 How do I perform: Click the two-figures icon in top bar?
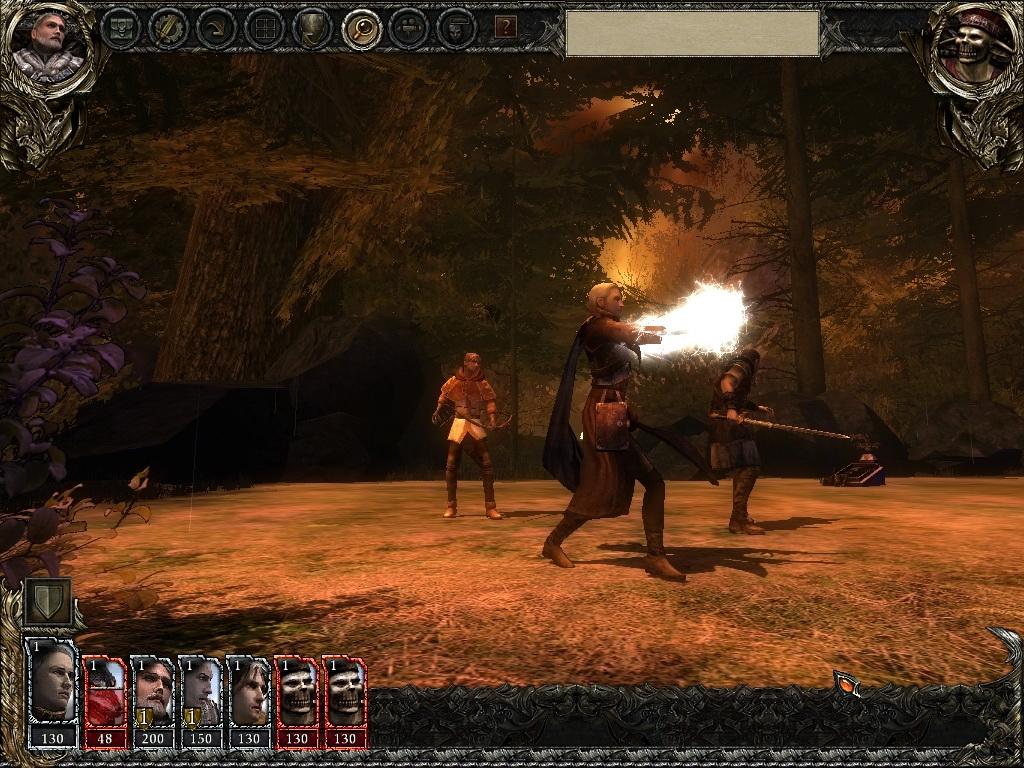point(409,28)
